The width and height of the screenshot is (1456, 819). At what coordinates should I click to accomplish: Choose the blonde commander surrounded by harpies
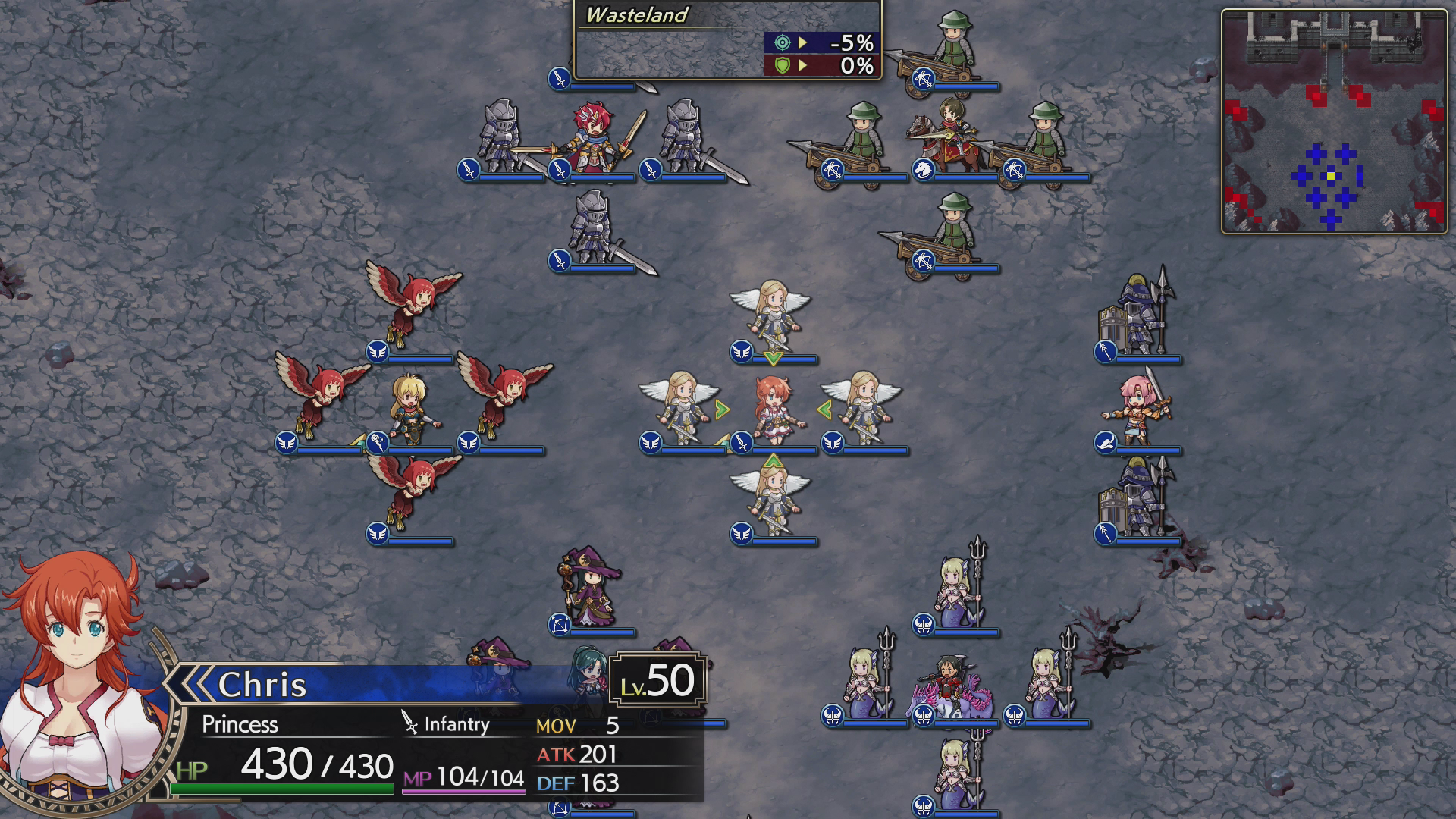click(410, 409)
